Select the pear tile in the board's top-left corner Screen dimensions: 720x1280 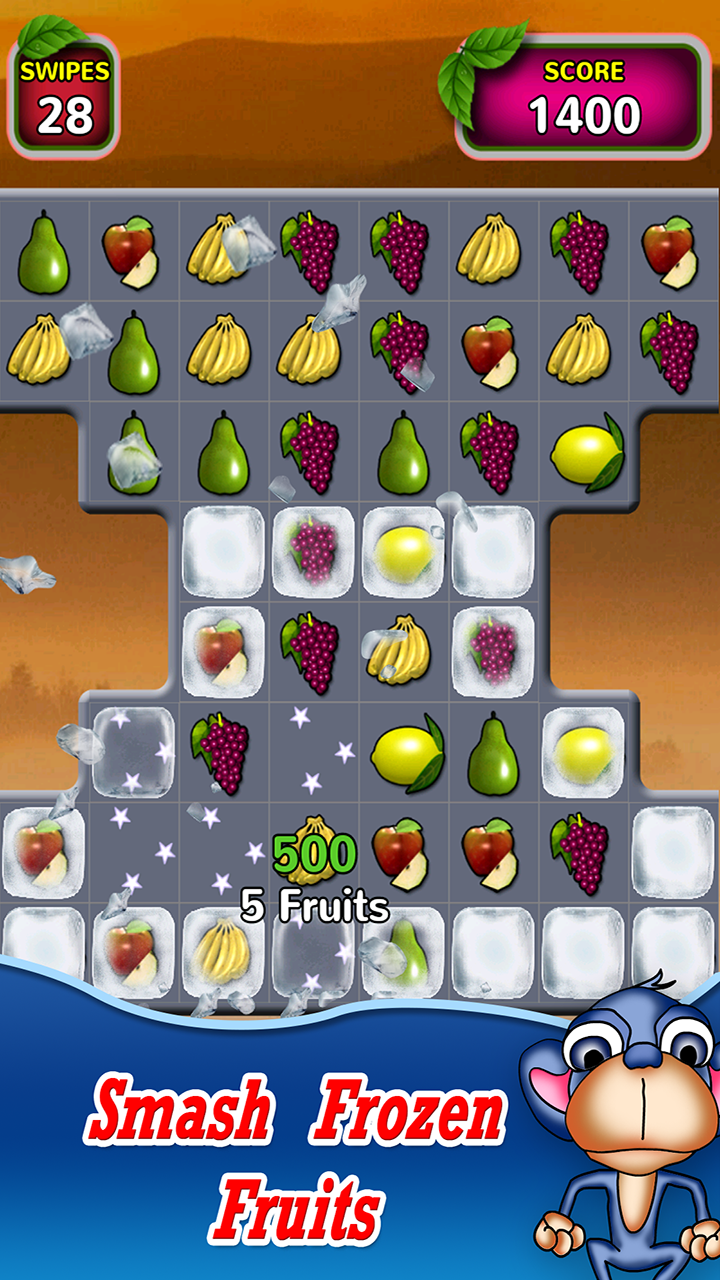44,252
